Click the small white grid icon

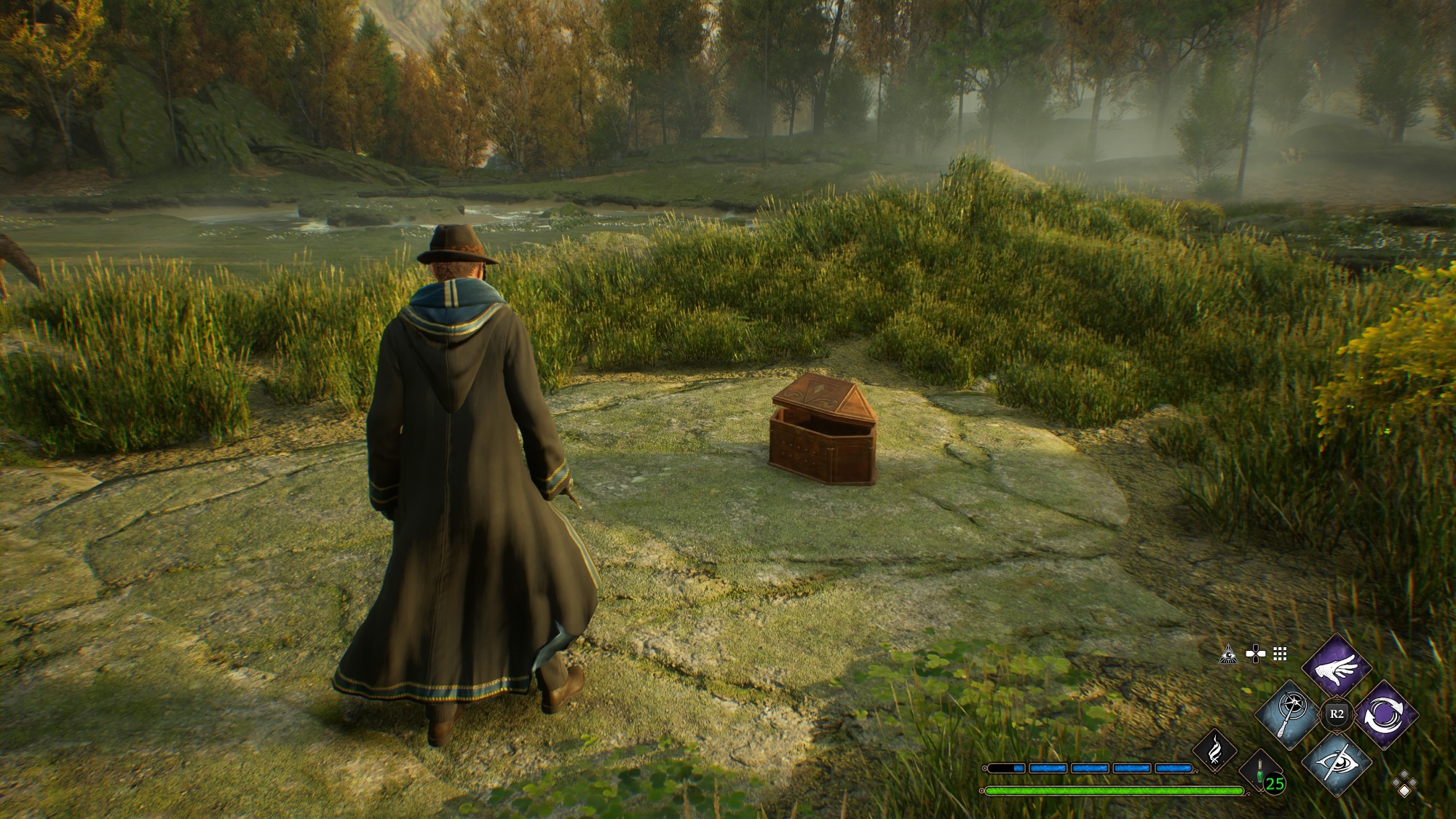tap(1280, 654)
